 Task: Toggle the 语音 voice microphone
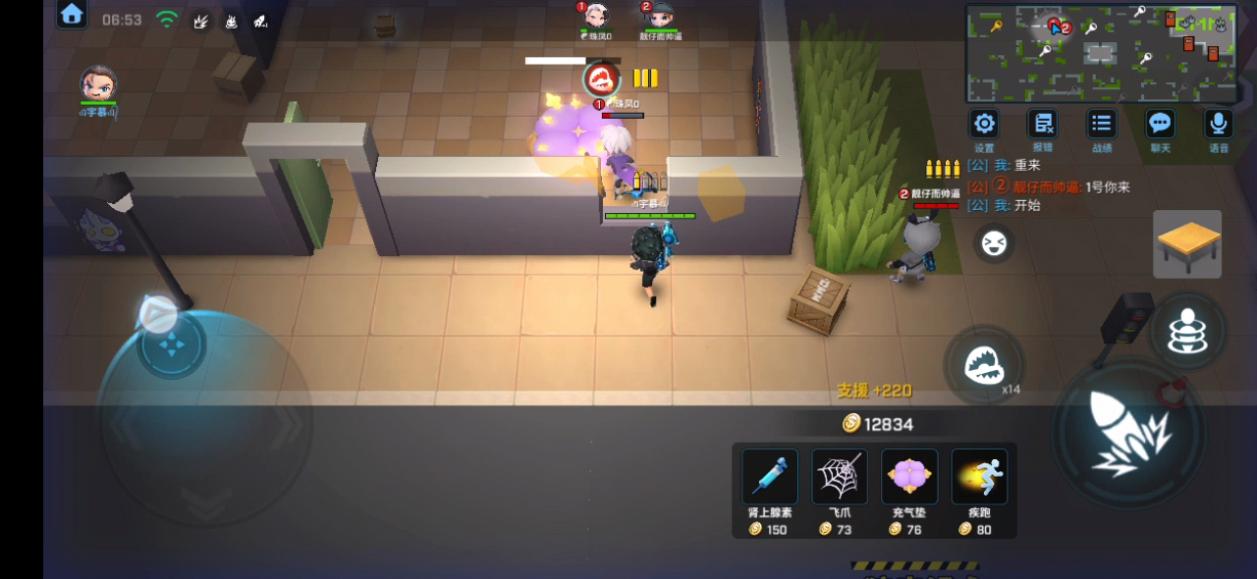point(1218,123)
